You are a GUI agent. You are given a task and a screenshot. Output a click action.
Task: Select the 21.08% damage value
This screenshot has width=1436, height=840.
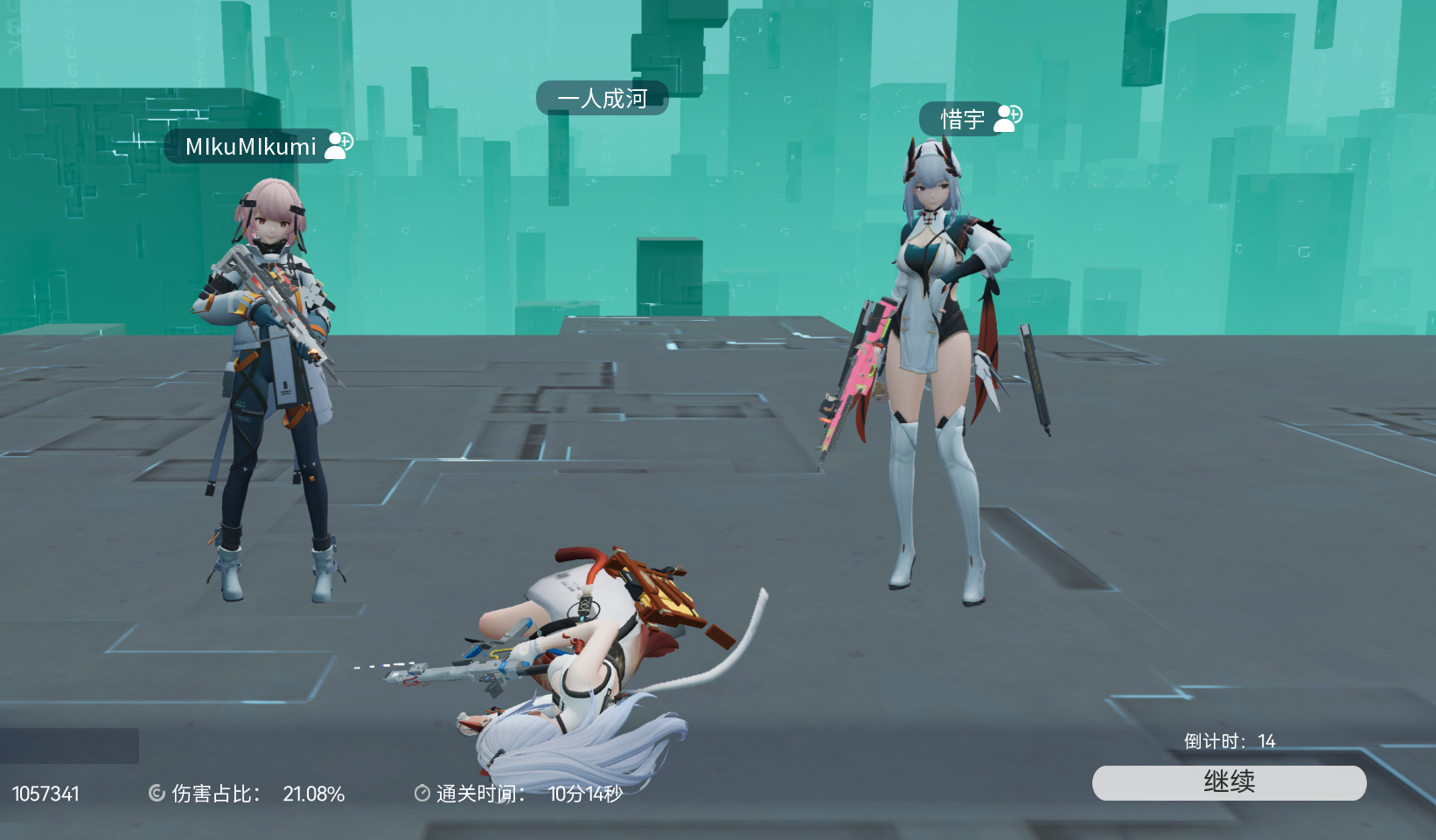(314, 795)
